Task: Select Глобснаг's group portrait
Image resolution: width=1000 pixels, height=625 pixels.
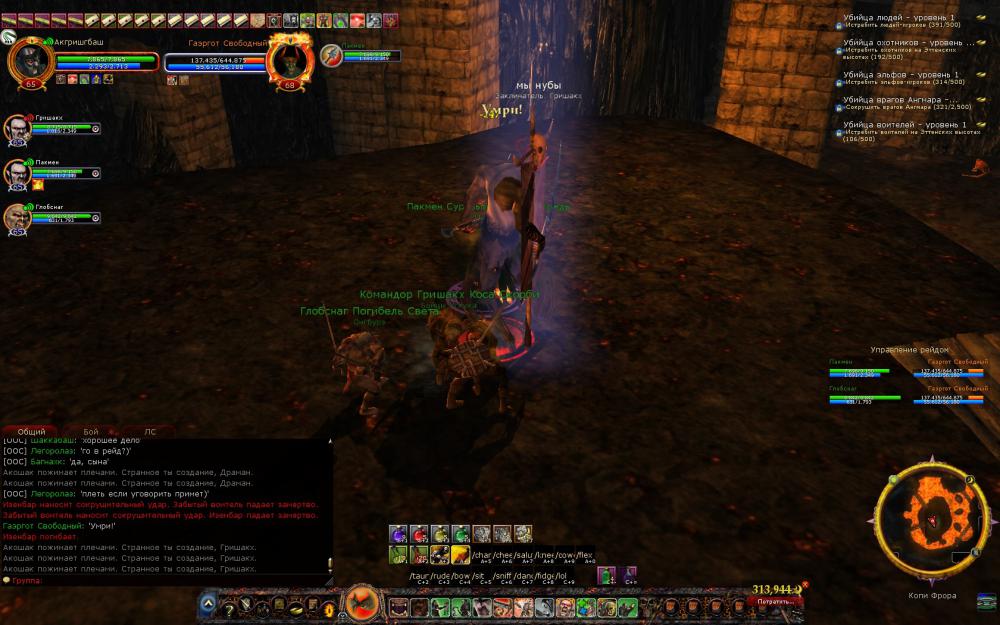Action: (18, 217)
